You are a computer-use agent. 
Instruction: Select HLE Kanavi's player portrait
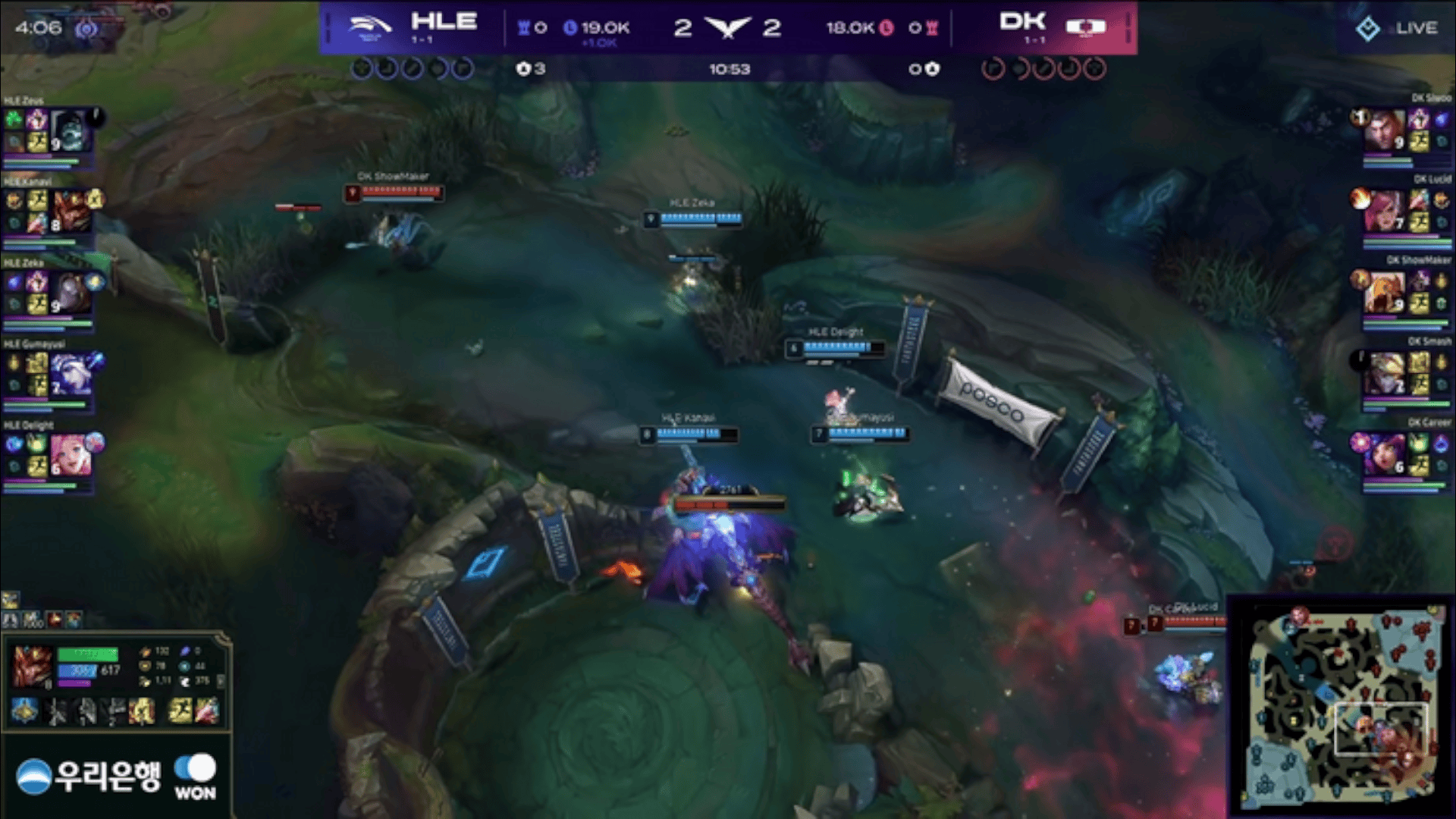click(71, 212)
